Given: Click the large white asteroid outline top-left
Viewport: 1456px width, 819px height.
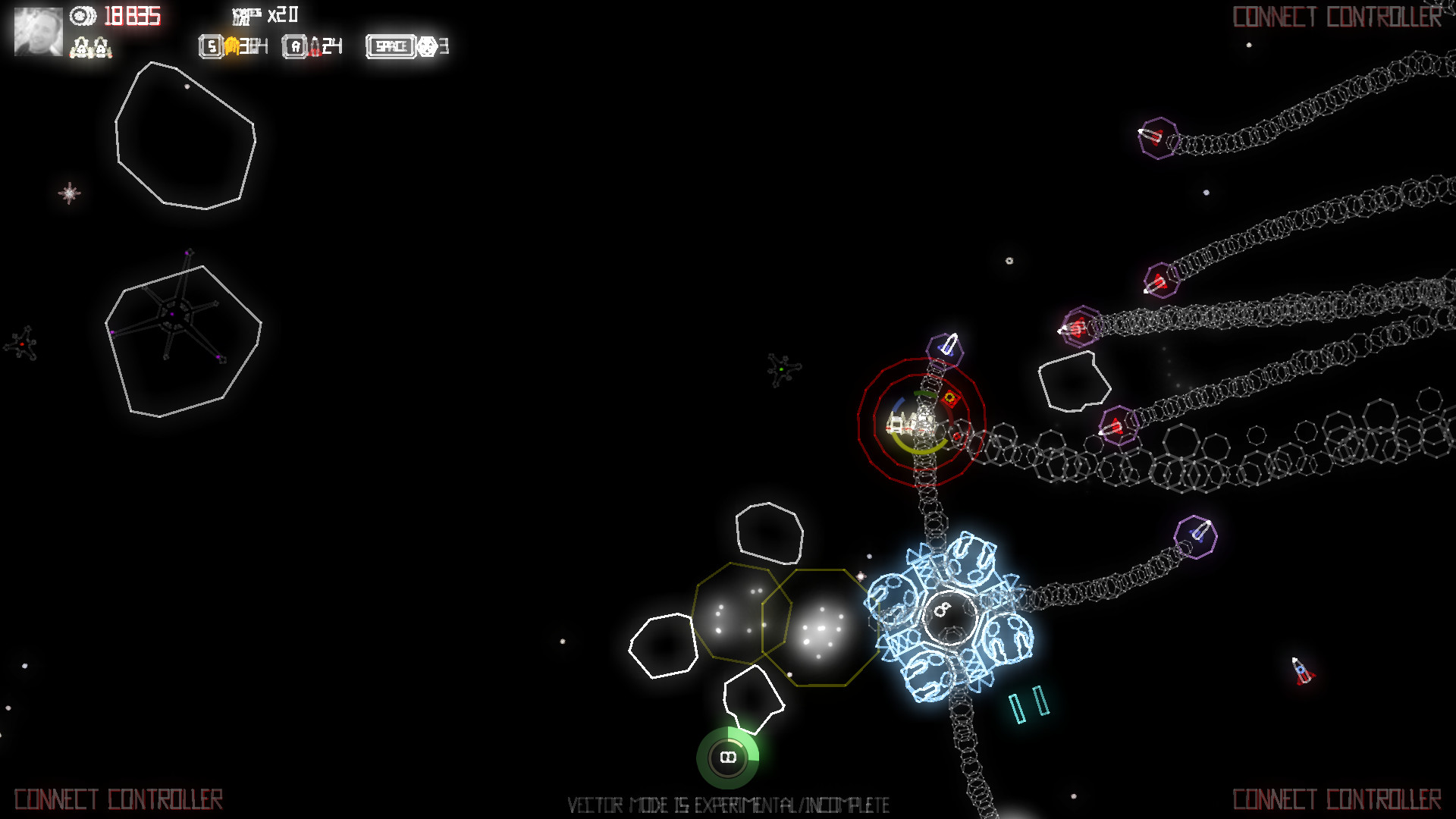Looking at the screenshot, I should coord(186,138).
